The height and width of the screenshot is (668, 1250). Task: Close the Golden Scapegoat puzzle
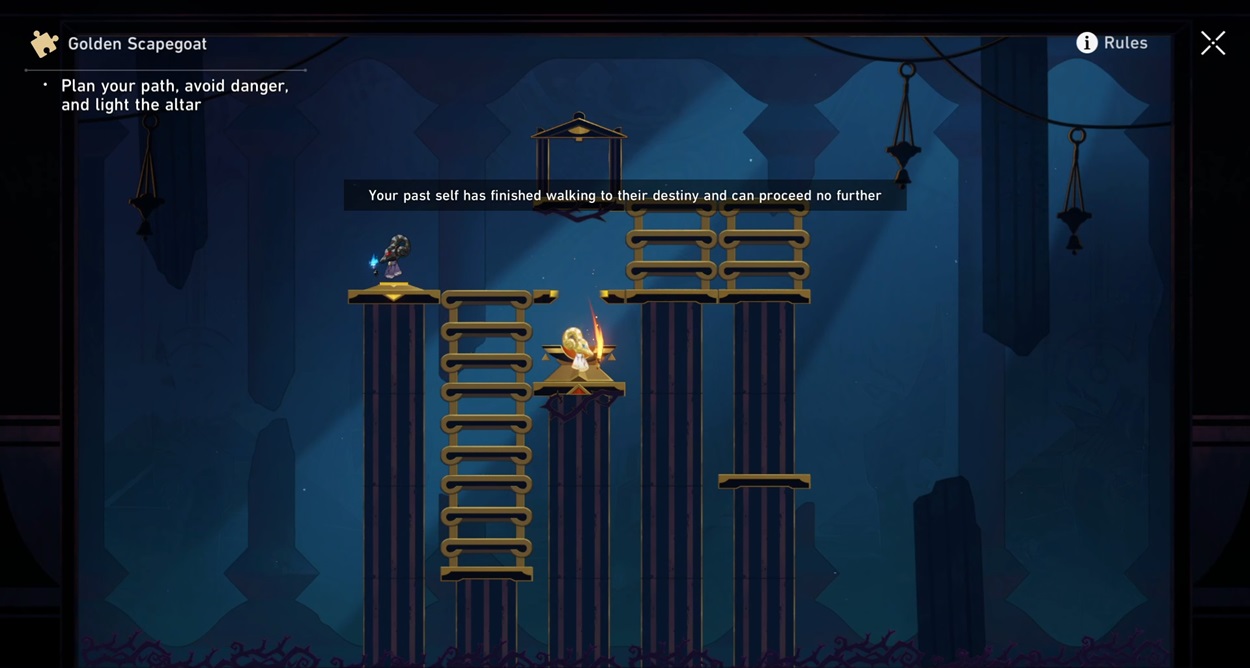click(x=1213, y=43)
